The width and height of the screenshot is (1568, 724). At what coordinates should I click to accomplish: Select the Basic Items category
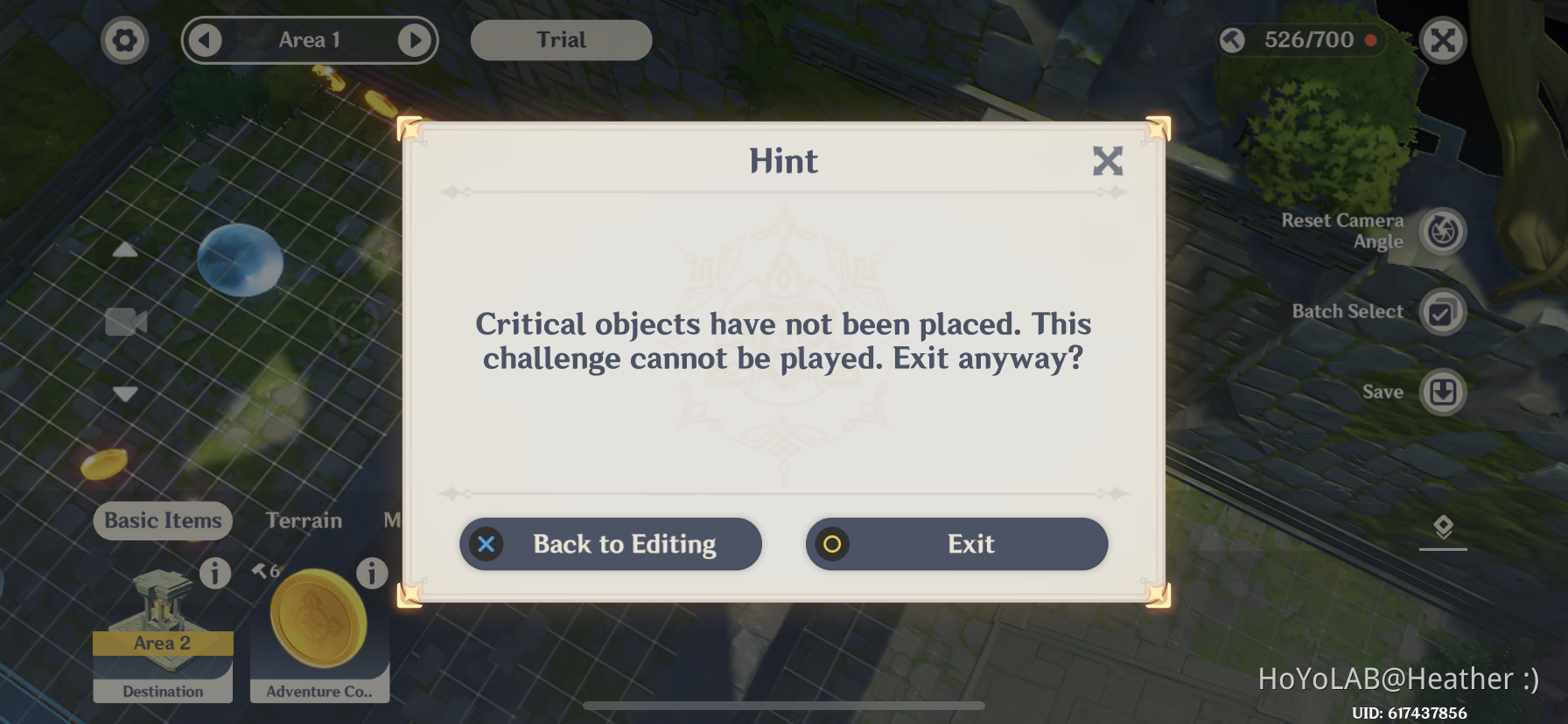pos(162,520)
